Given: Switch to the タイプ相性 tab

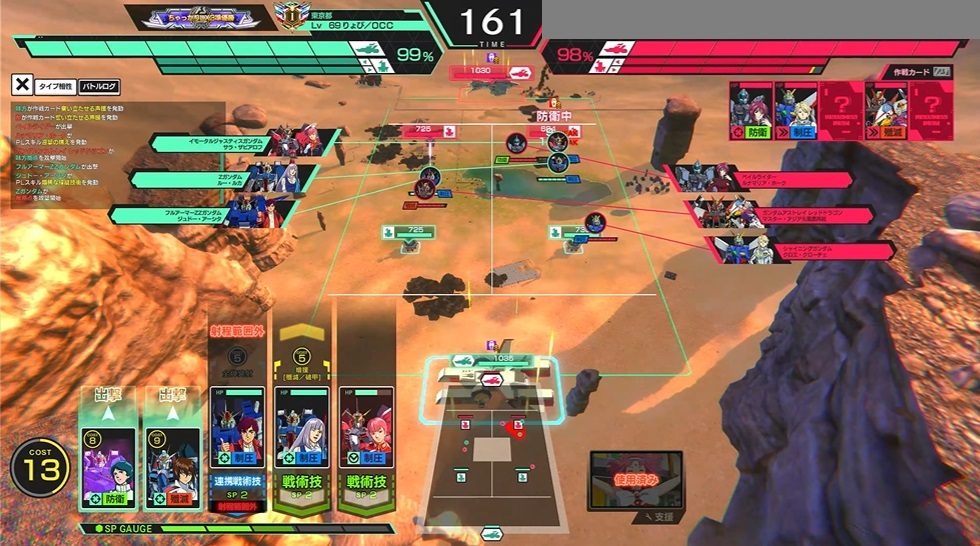Looking at the screenshot, I should pyautogui.click(x=54, y=86).
